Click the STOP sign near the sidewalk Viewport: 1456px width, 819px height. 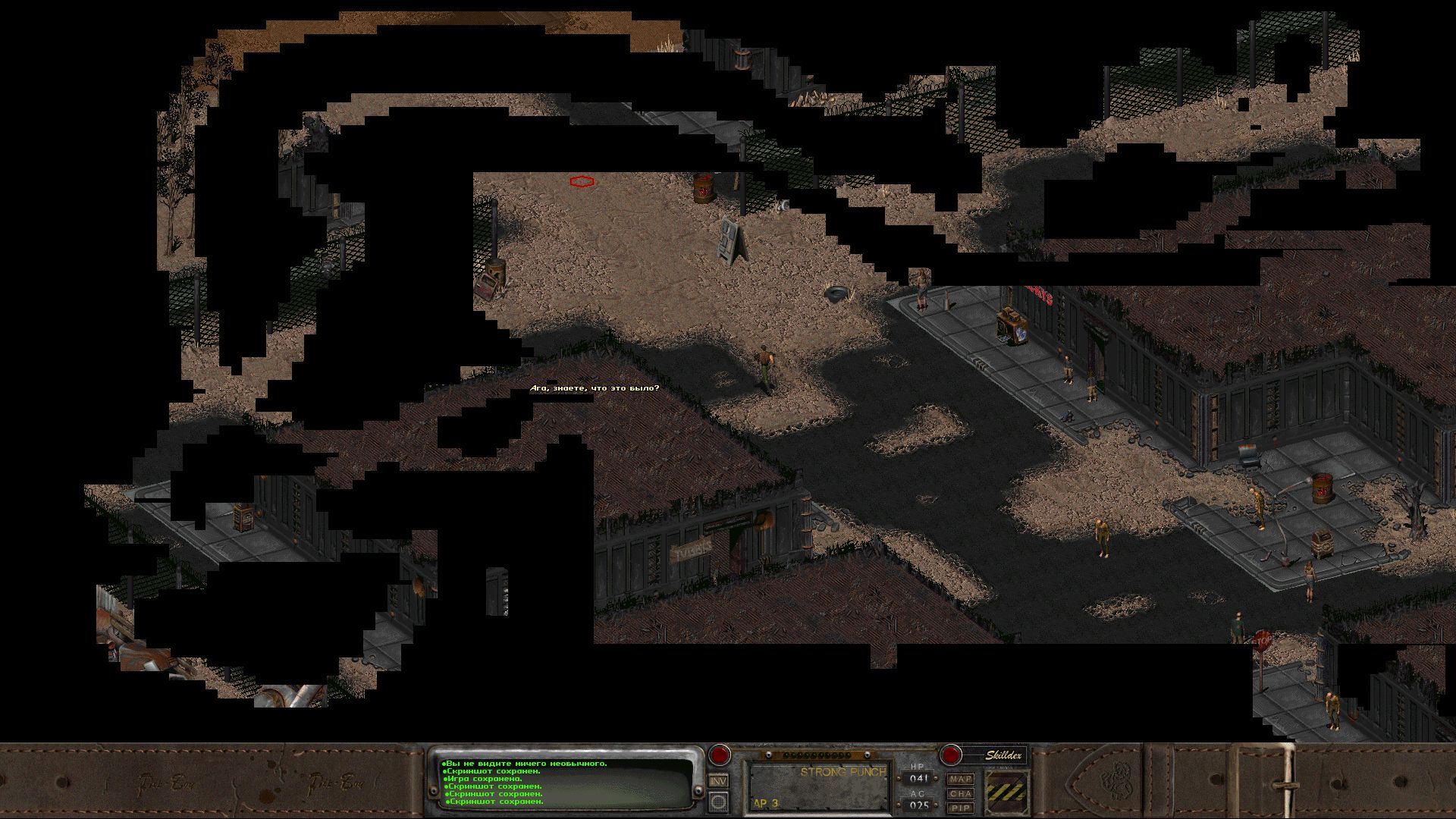1261,641
